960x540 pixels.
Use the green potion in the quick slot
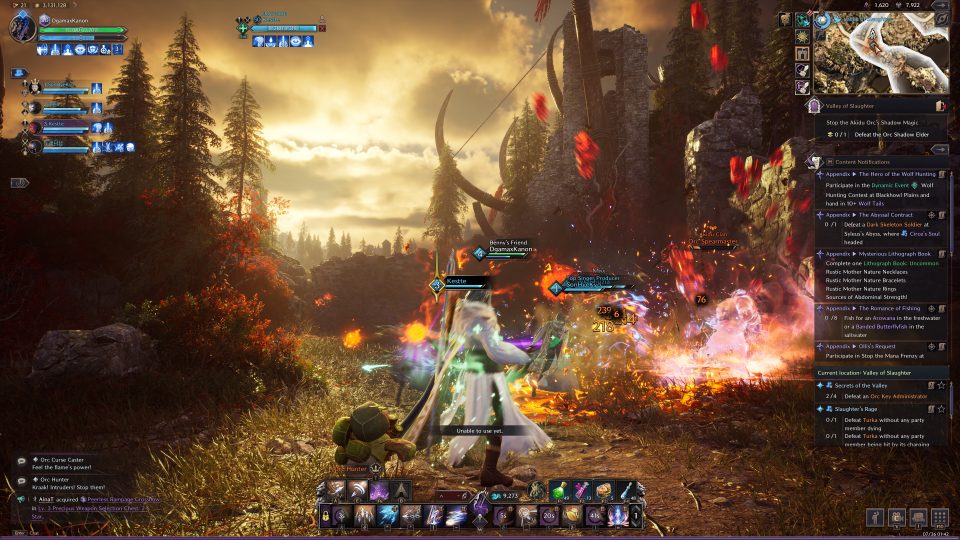click(560, 490)
